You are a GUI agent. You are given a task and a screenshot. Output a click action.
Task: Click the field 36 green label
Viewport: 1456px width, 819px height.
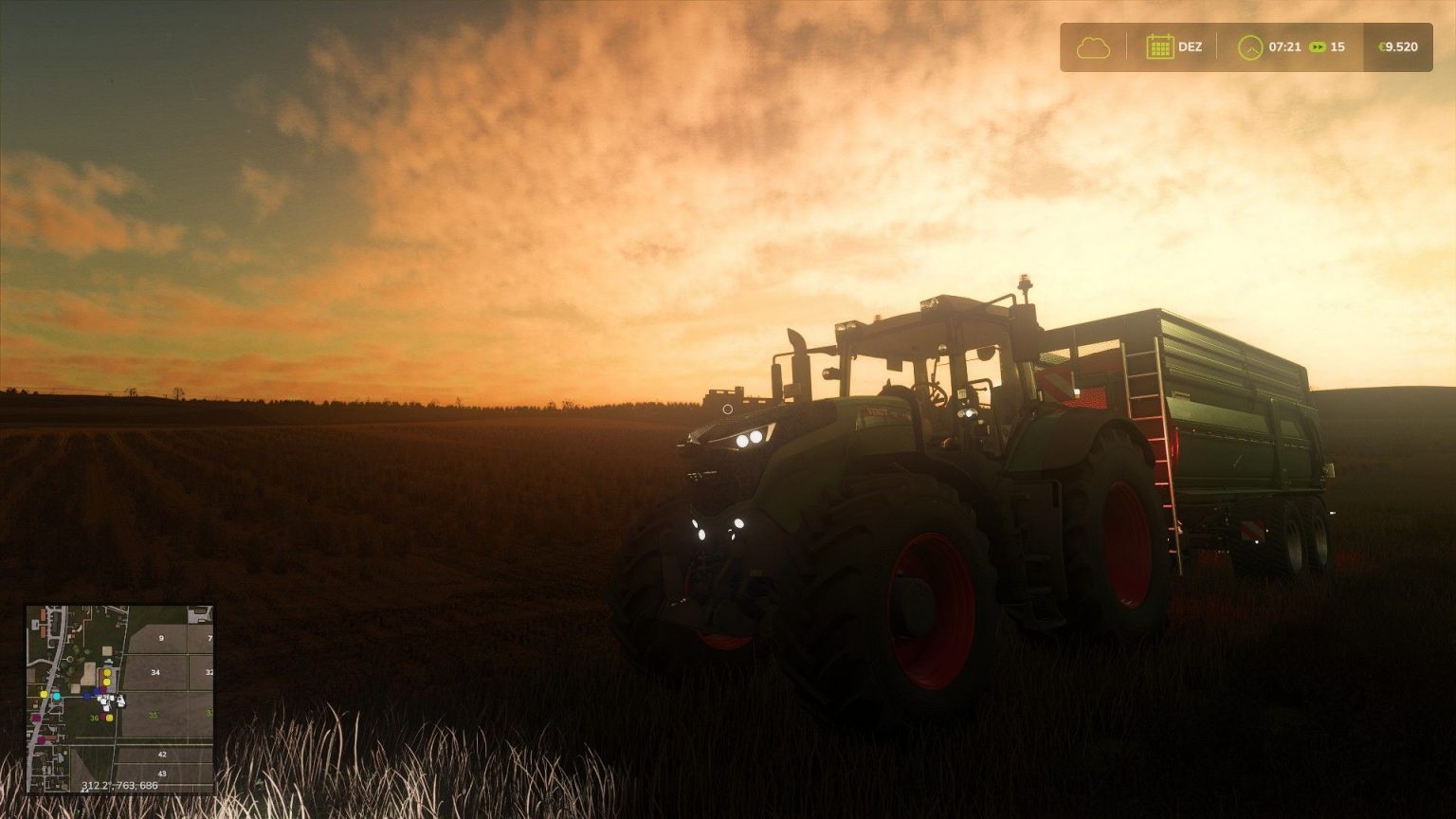95,718
